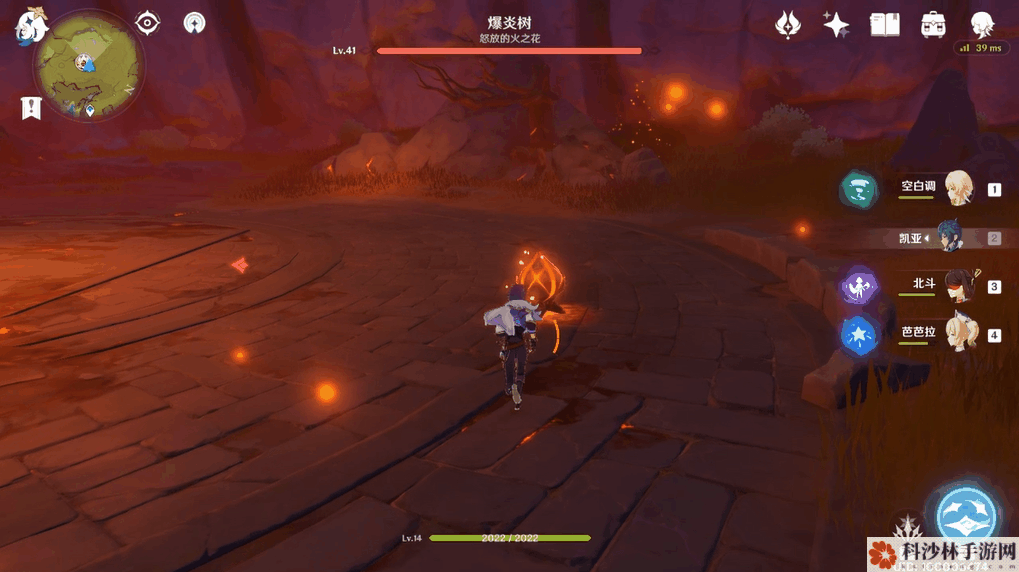The image size is (1019, 572).
Task: Open the Adventurer Handbook book icon
Action: [x=885, y=25]
